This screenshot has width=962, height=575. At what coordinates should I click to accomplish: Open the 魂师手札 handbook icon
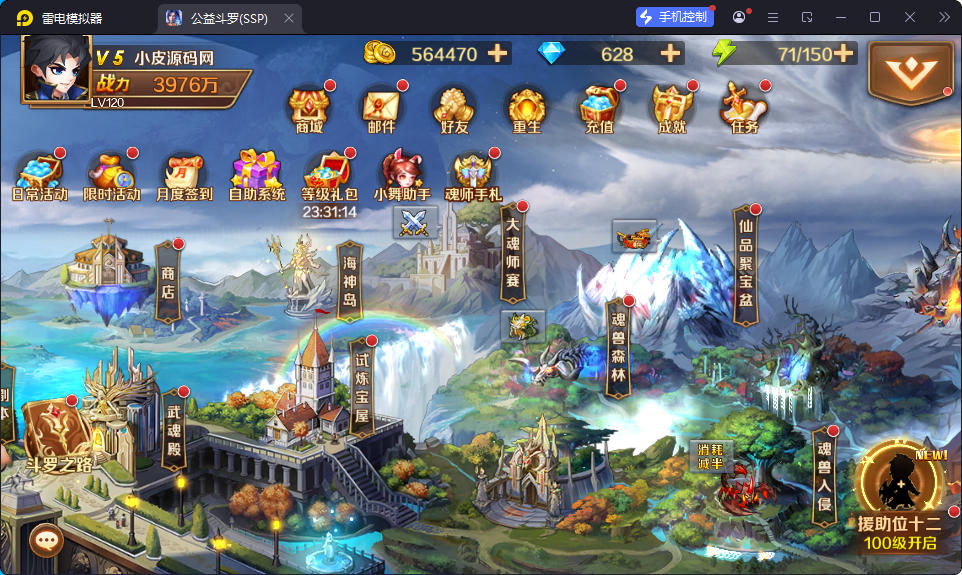pos(473,174)
